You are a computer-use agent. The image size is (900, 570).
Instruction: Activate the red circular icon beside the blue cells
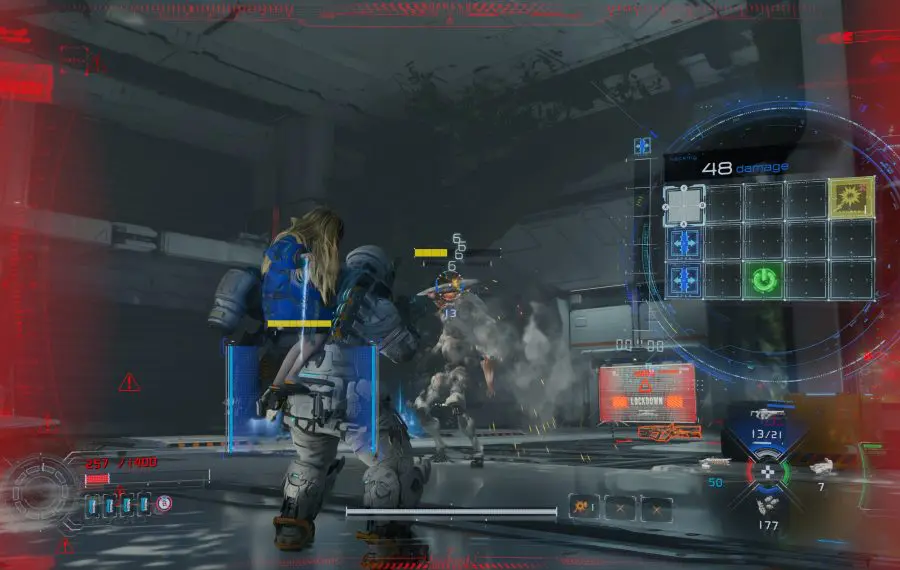164,504
